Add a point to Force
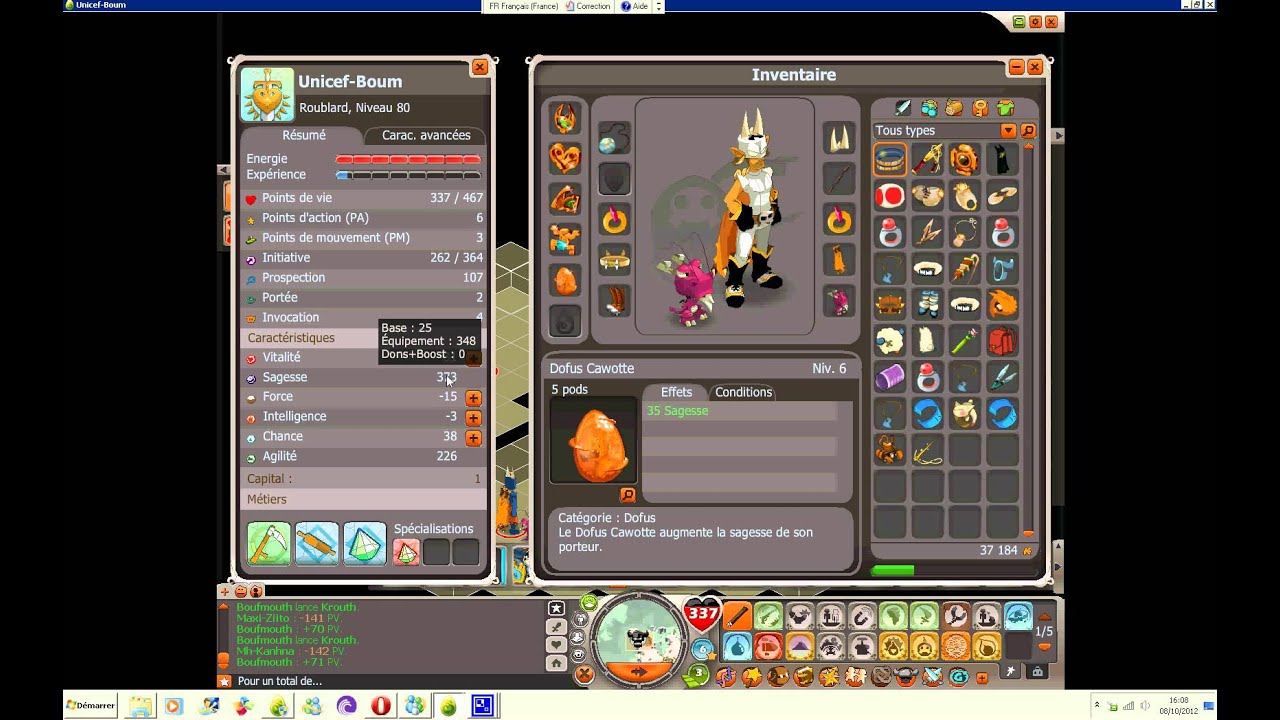Screen dimensions: 1280x720 coord(473,398)
